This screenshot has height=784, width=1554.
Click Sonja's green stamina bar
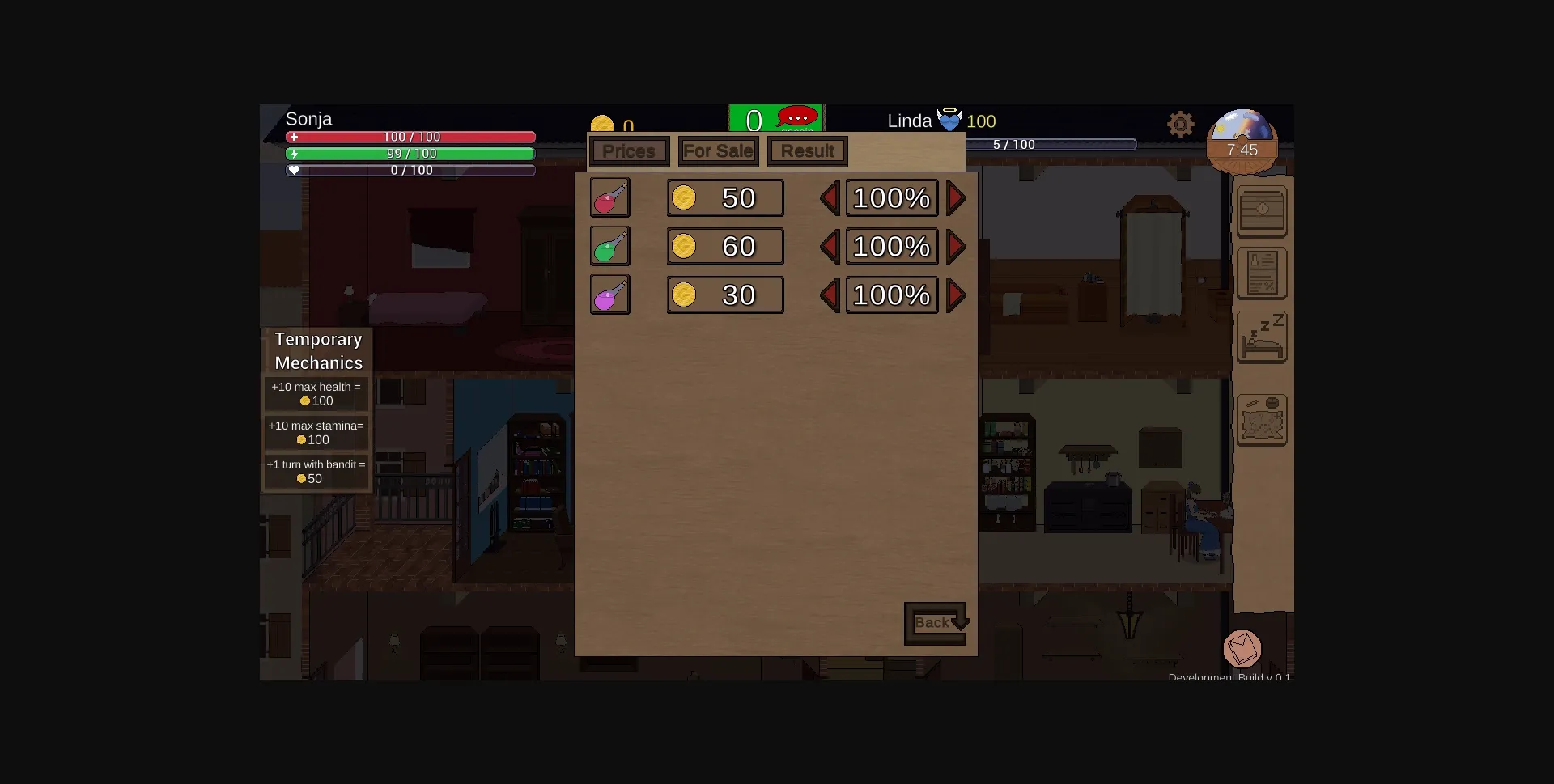[411, 153]
